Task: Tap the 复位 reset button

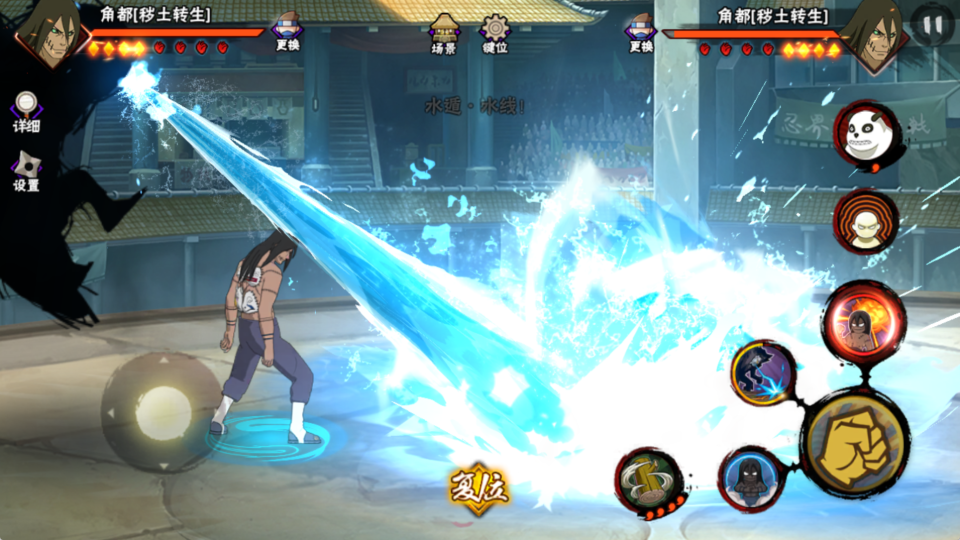Action: pos(478,488)
